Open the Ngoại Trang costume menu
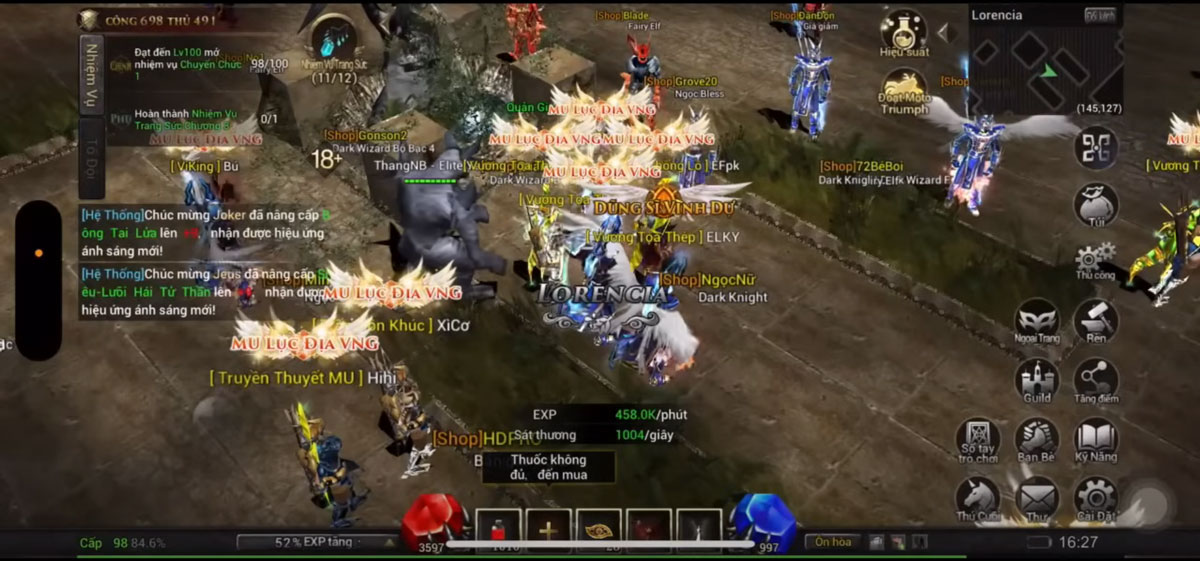Viewport: 1200px width, 561px height. click(1037, 322)
